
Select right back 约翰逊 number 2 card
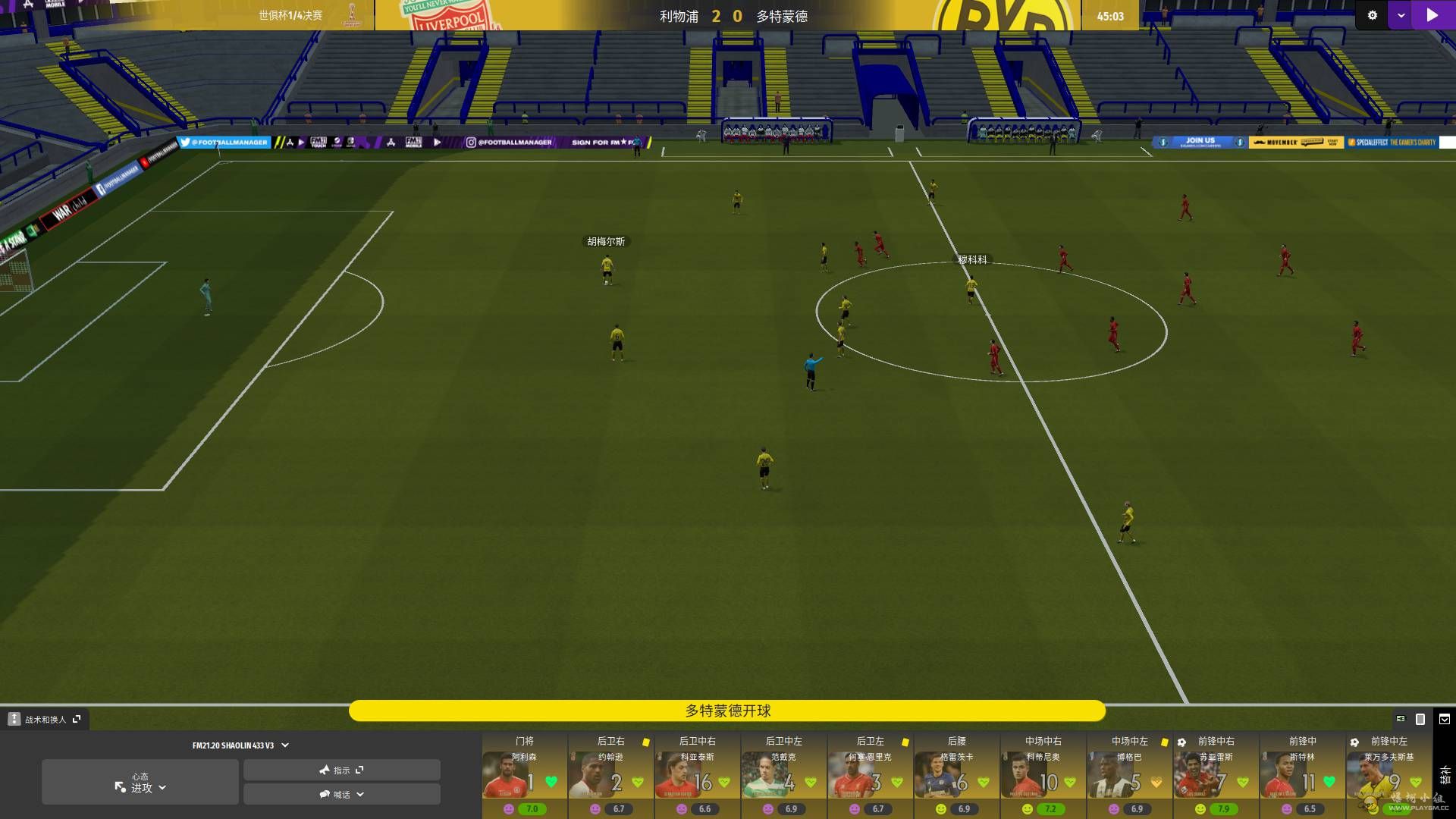pyautogui.click(x=610, y=775)
